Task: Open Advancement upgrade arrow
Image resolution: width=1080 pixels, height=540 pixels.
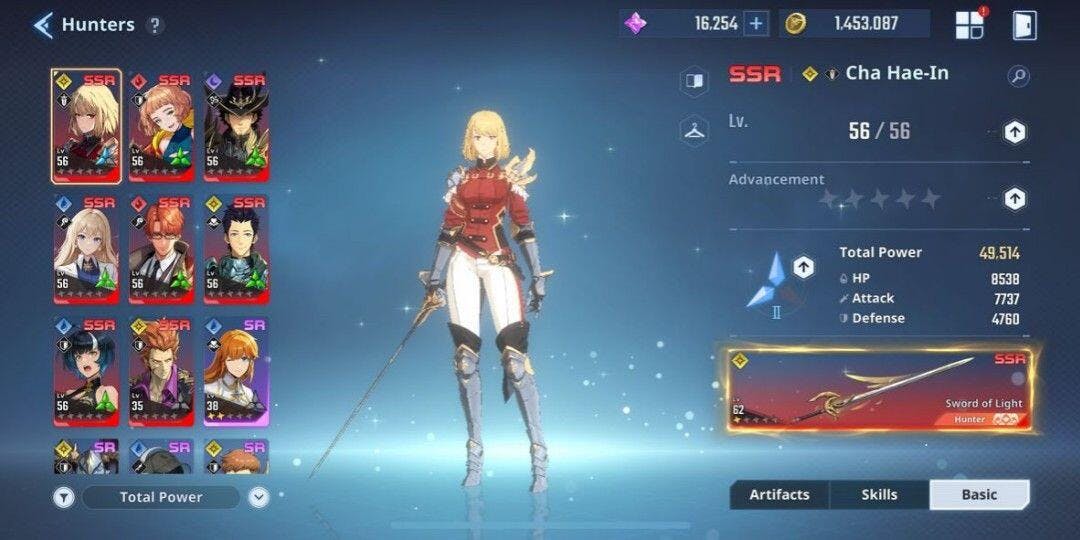Action: [x=1014, y=199]
